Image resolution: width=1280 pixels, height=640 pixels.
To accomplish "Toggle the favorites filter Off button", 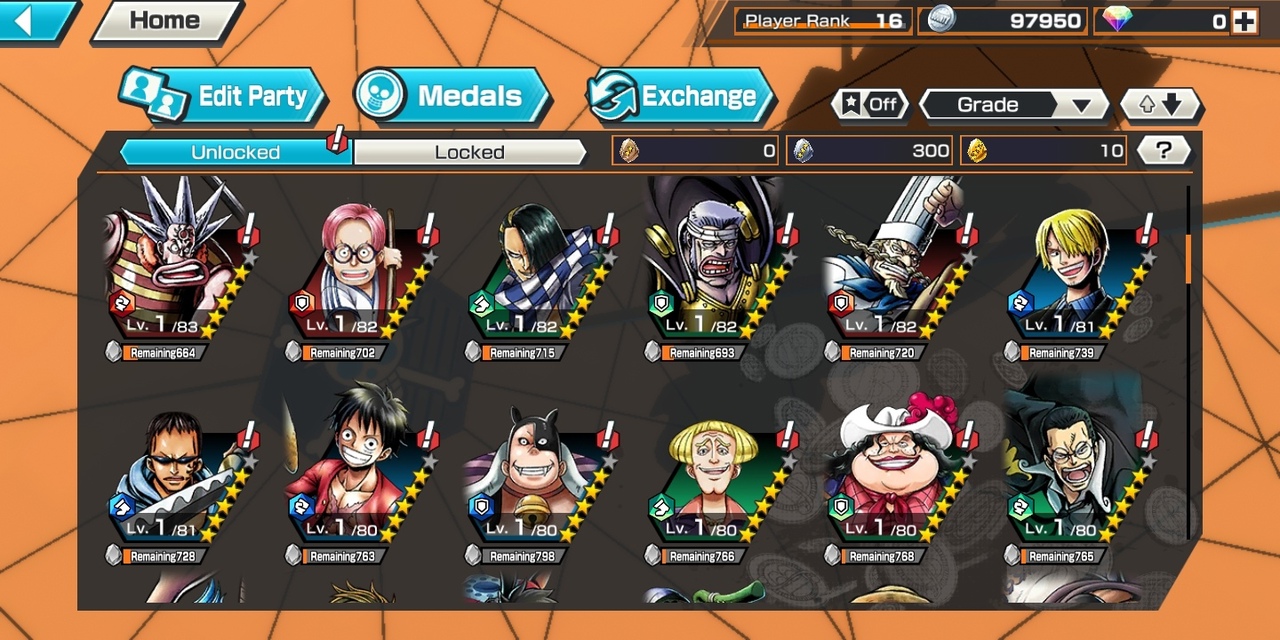I will [x=870, y=104].
